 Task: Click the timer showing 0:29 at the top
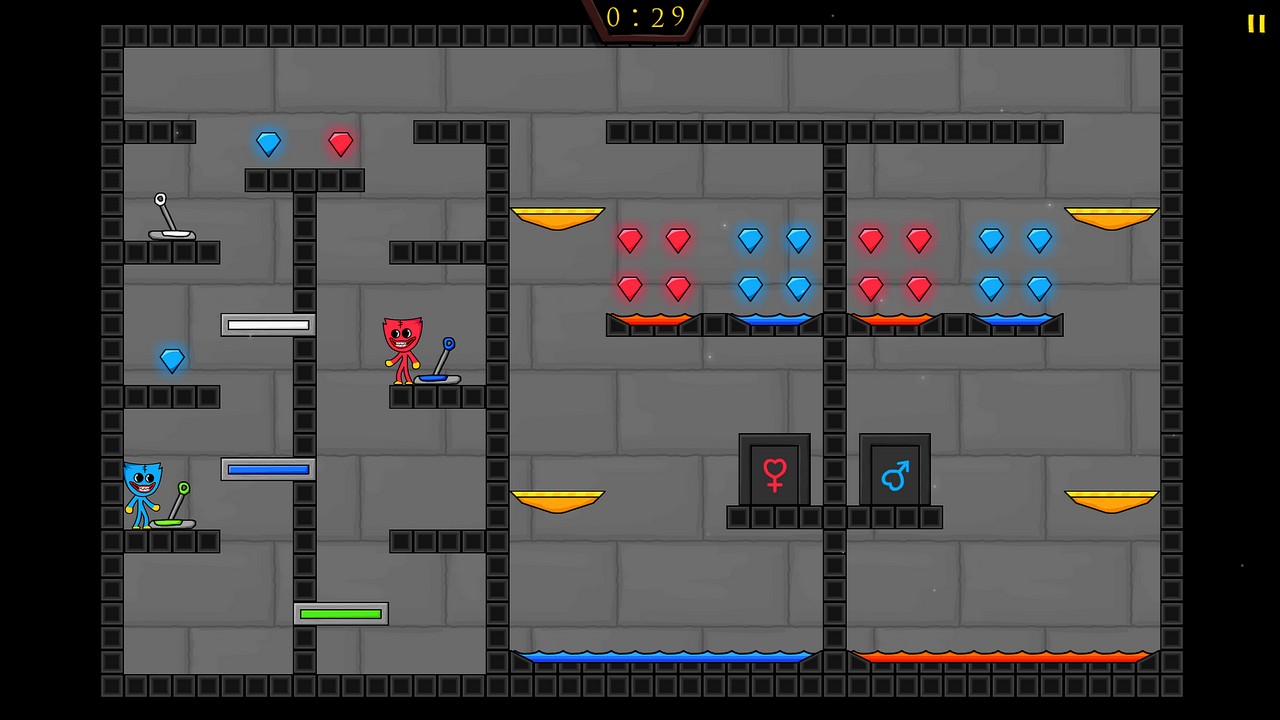pos(643,17)
